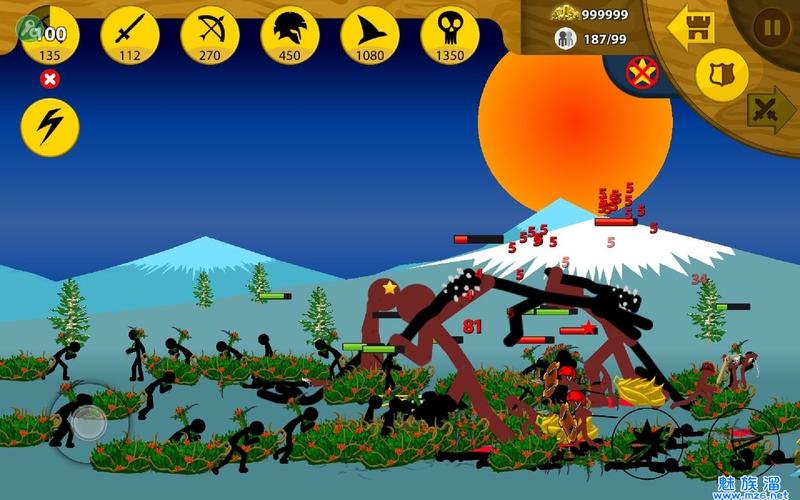800x500 pixels.
Task: Click the small red X button
Action: click(49, 78)
